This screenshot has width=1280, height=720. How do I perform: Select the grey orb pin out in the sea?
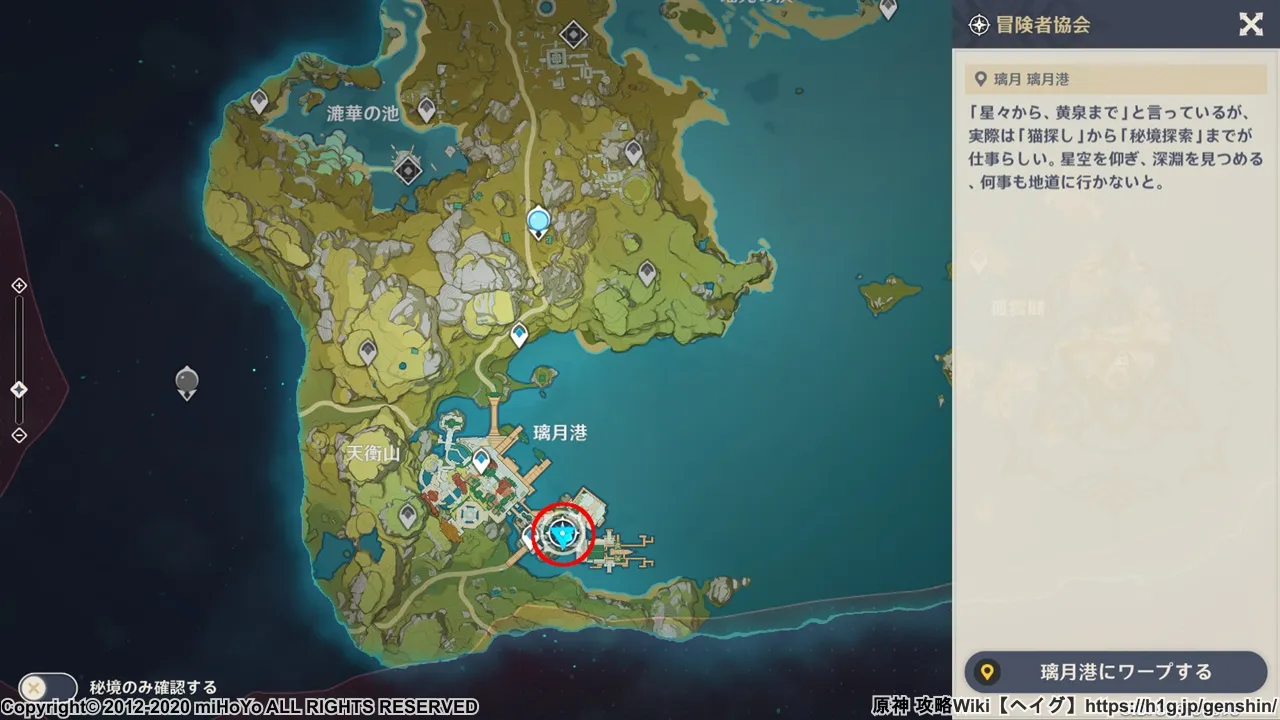point(187,381)
